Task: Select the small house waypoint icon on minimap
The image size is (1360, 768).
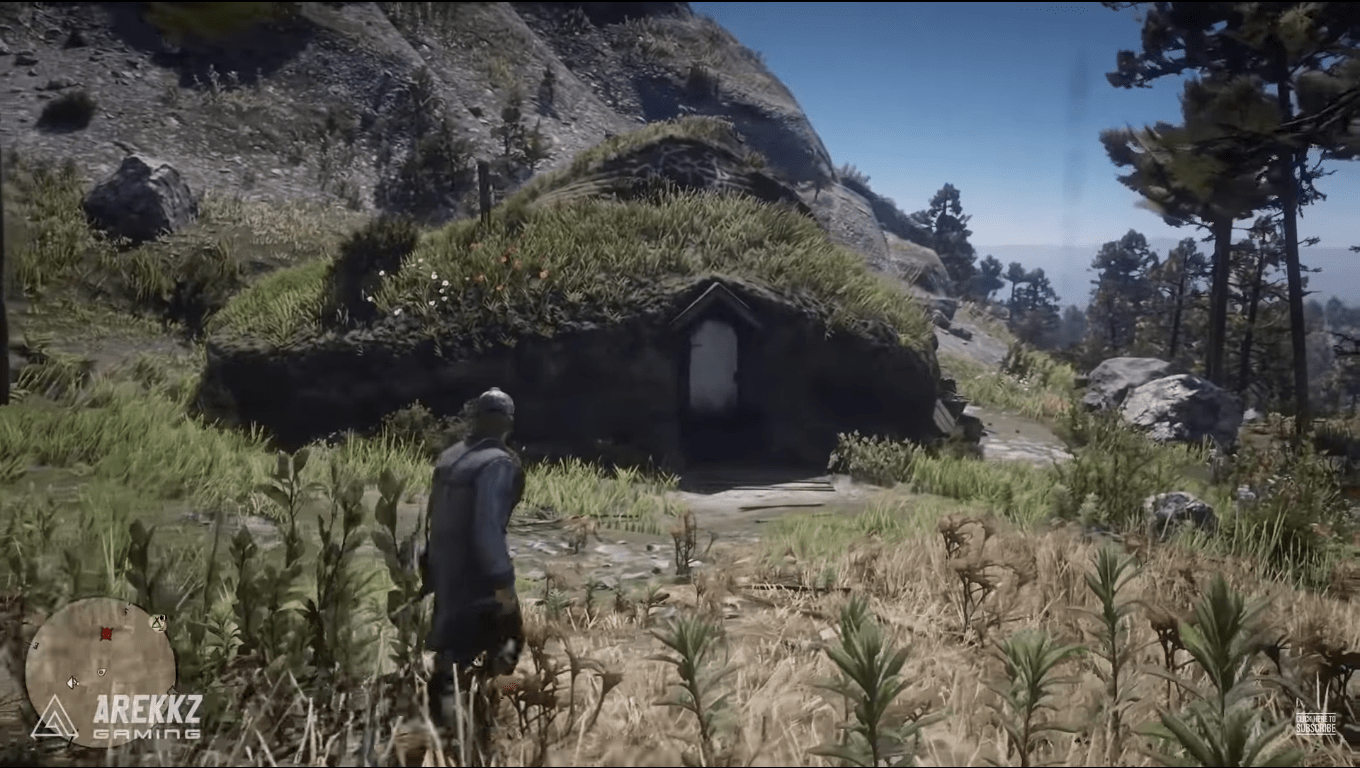Action: click(101, 672)
